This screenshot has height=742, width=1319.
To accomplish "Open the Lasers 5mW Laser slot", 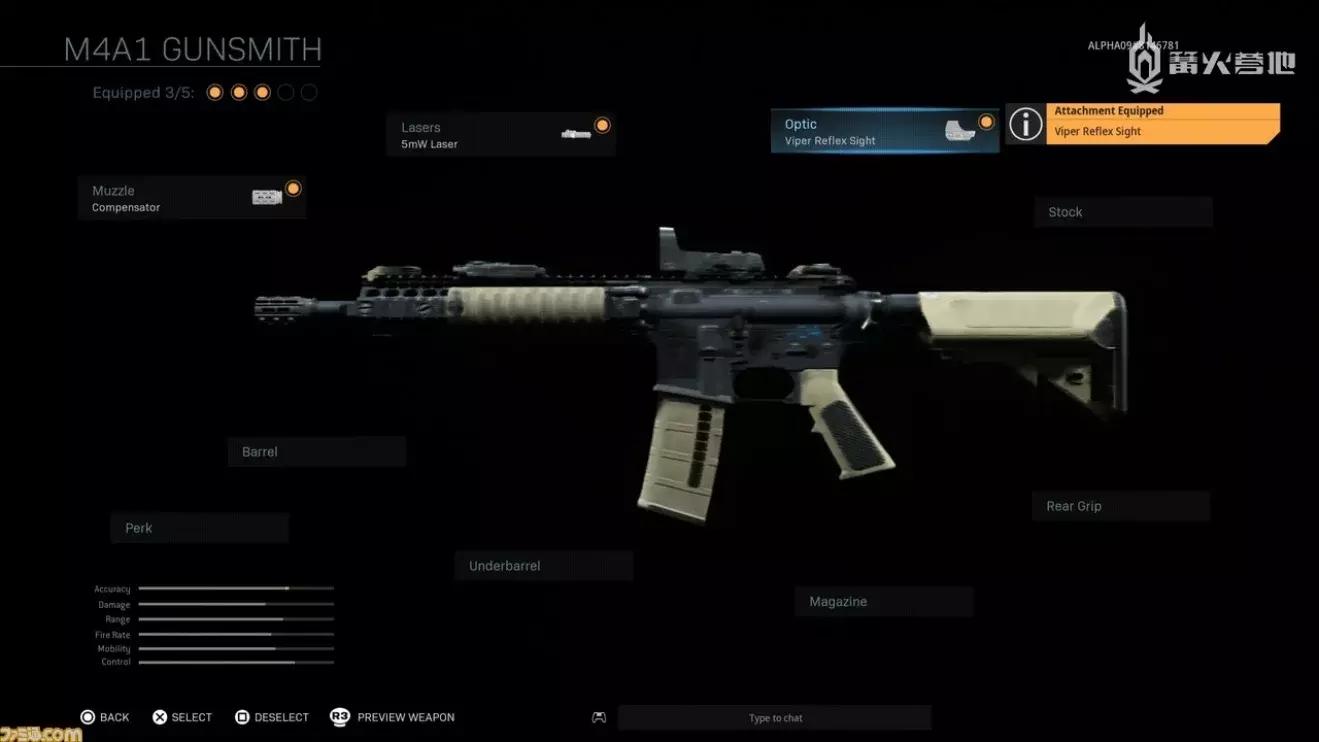I will (500, 135).
